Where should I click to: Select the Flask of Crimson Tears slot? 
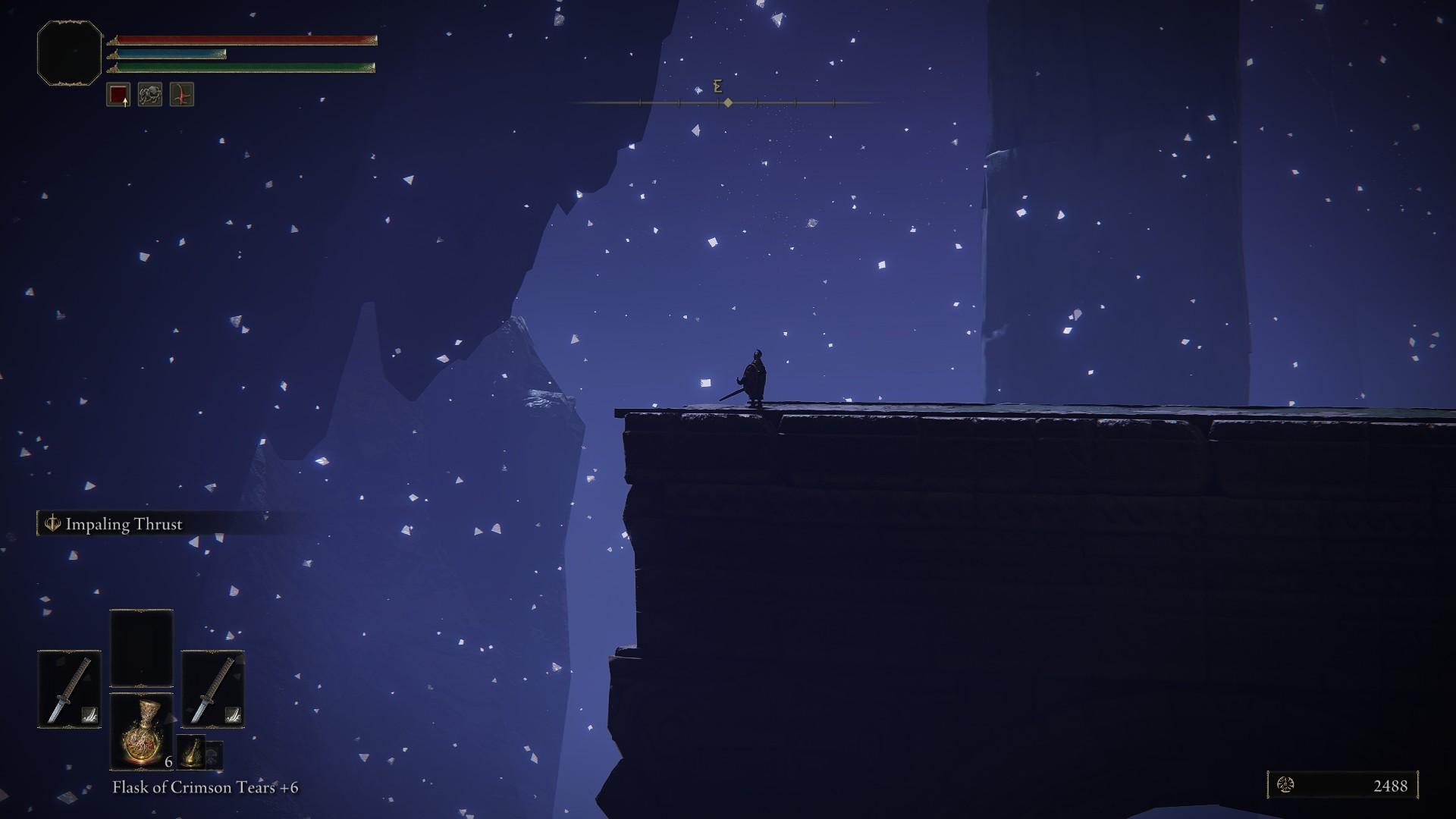pos(142,730)
